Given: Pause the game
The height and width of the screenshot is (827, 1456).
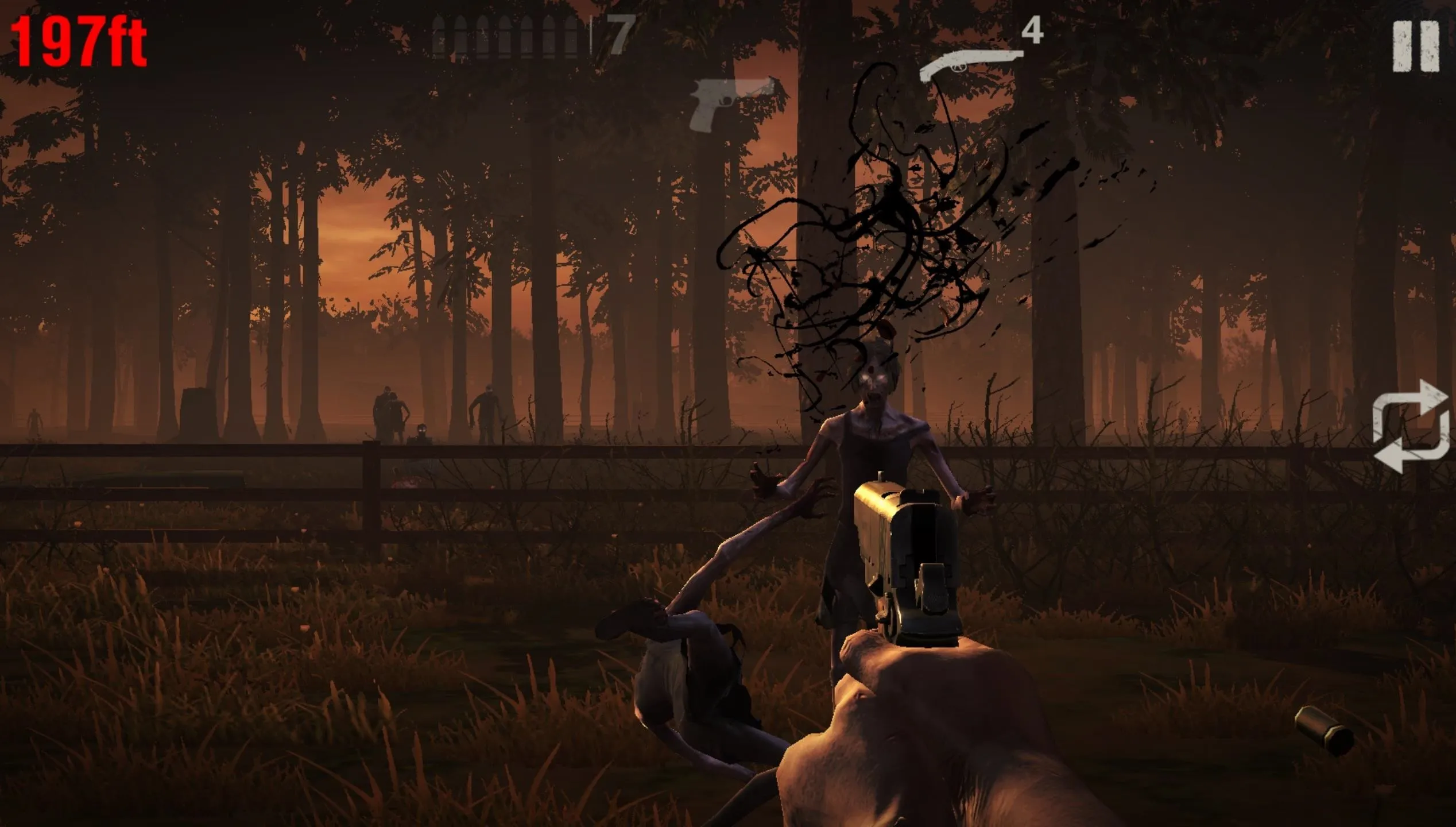Looking at the screenshot, I should [x=1416, y=47].
